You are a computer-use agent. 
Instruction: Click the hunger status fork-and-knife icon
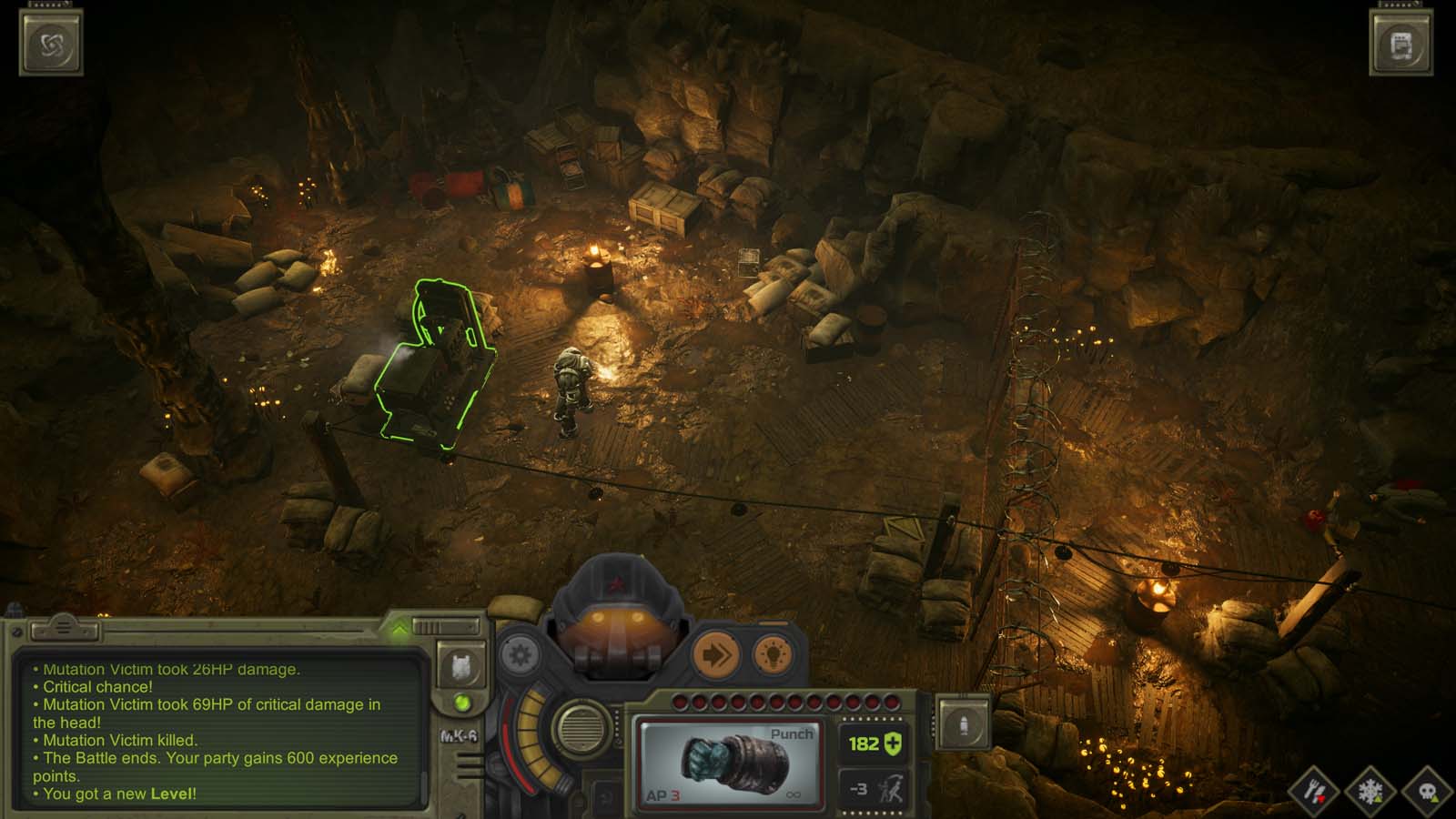(x=1314, y=792)
